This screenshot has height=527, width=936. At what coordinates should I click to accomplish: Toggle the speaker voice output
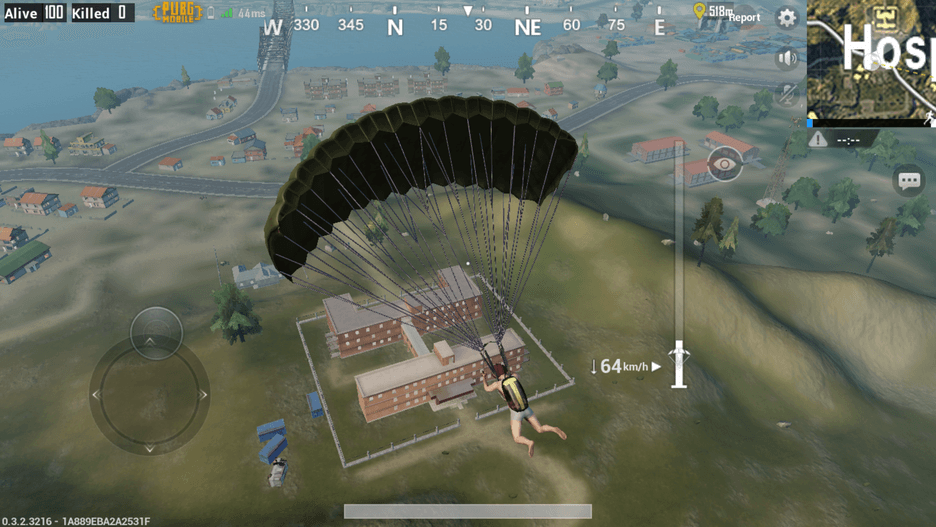[787, 58]
